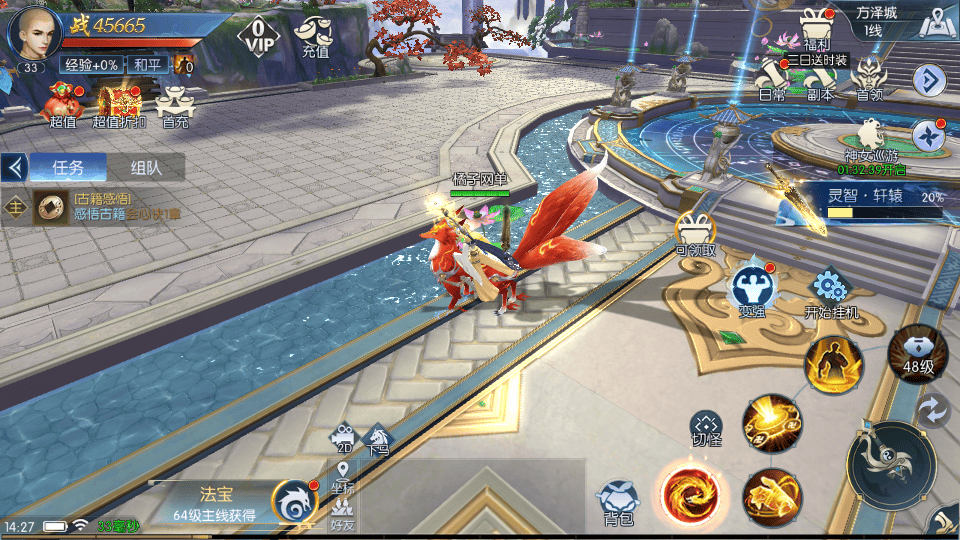Open the 变强 power-up guide
Screen dimensions: 960x540
(752, 290)
